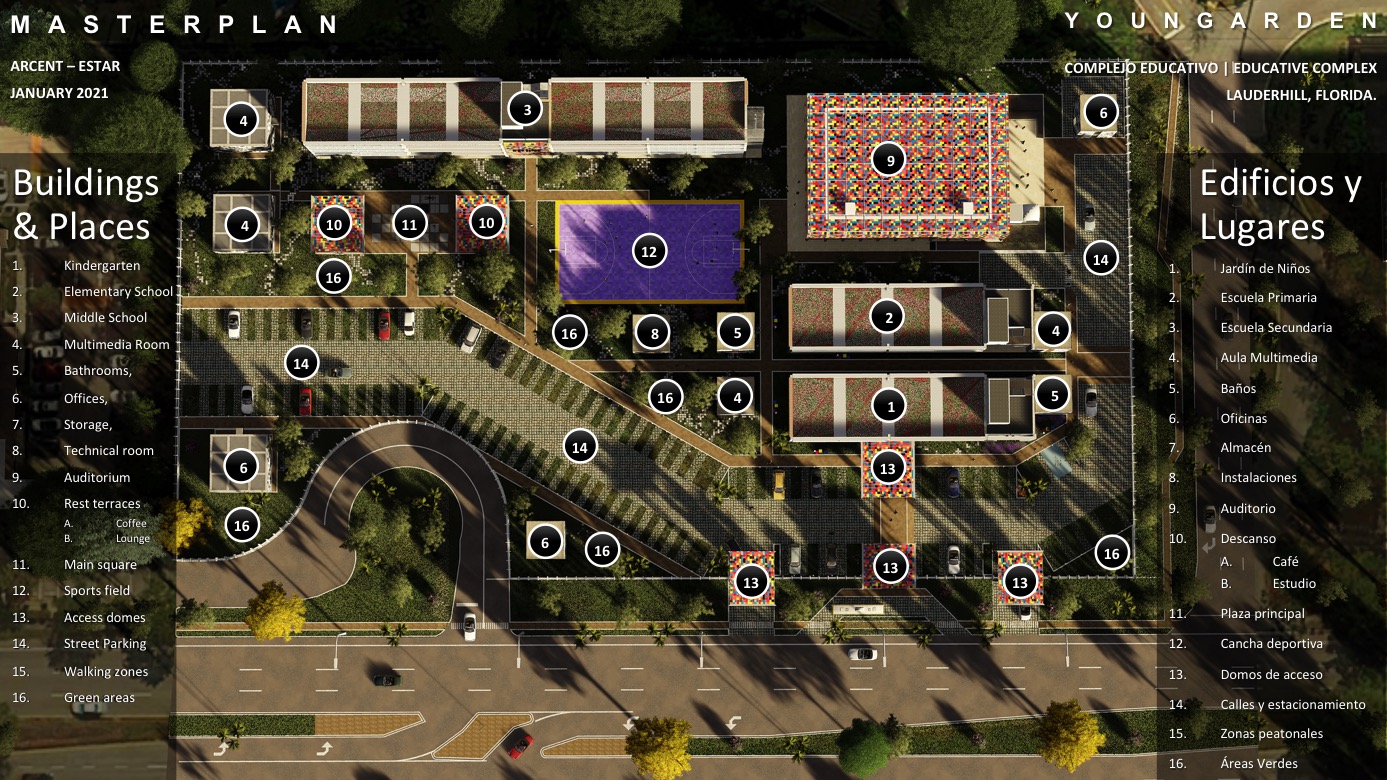This screenshot has height=780, width=1387.
Task: Select the Sports field legend entry
Action: click(97, 591)
